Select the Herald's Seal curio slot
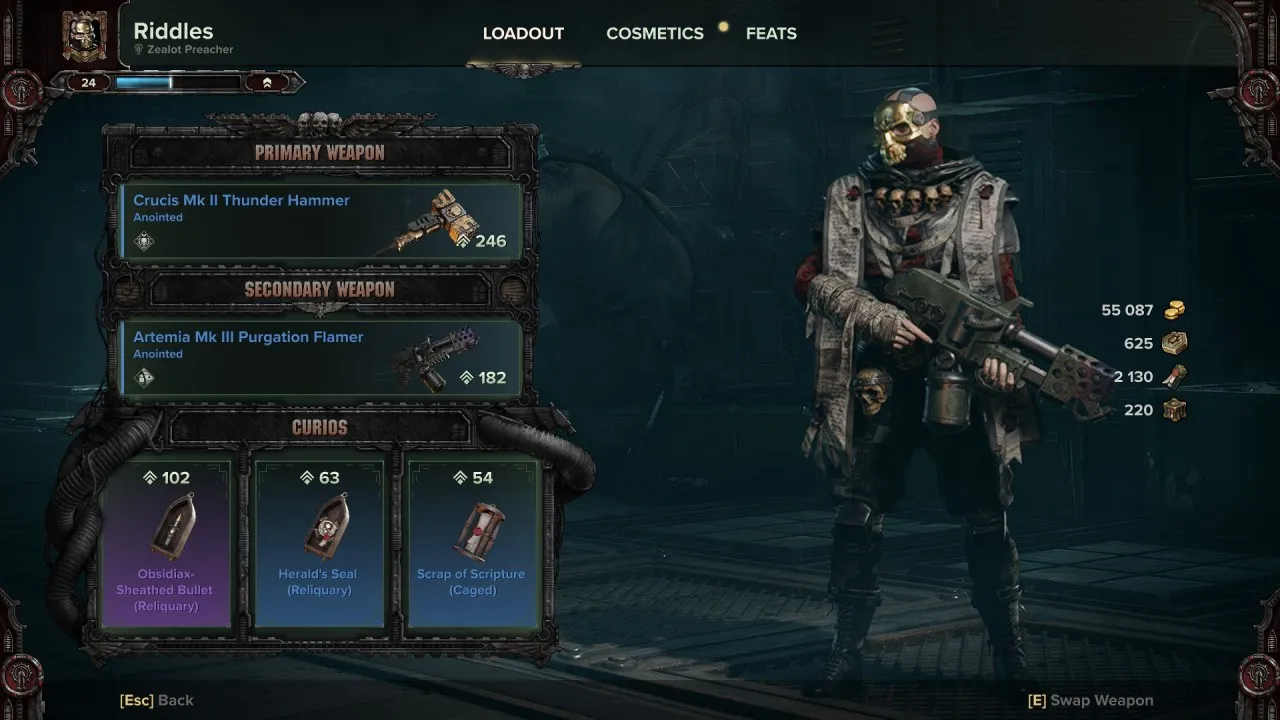This screenshot has width=1280, height=720. tap(319, 543)
